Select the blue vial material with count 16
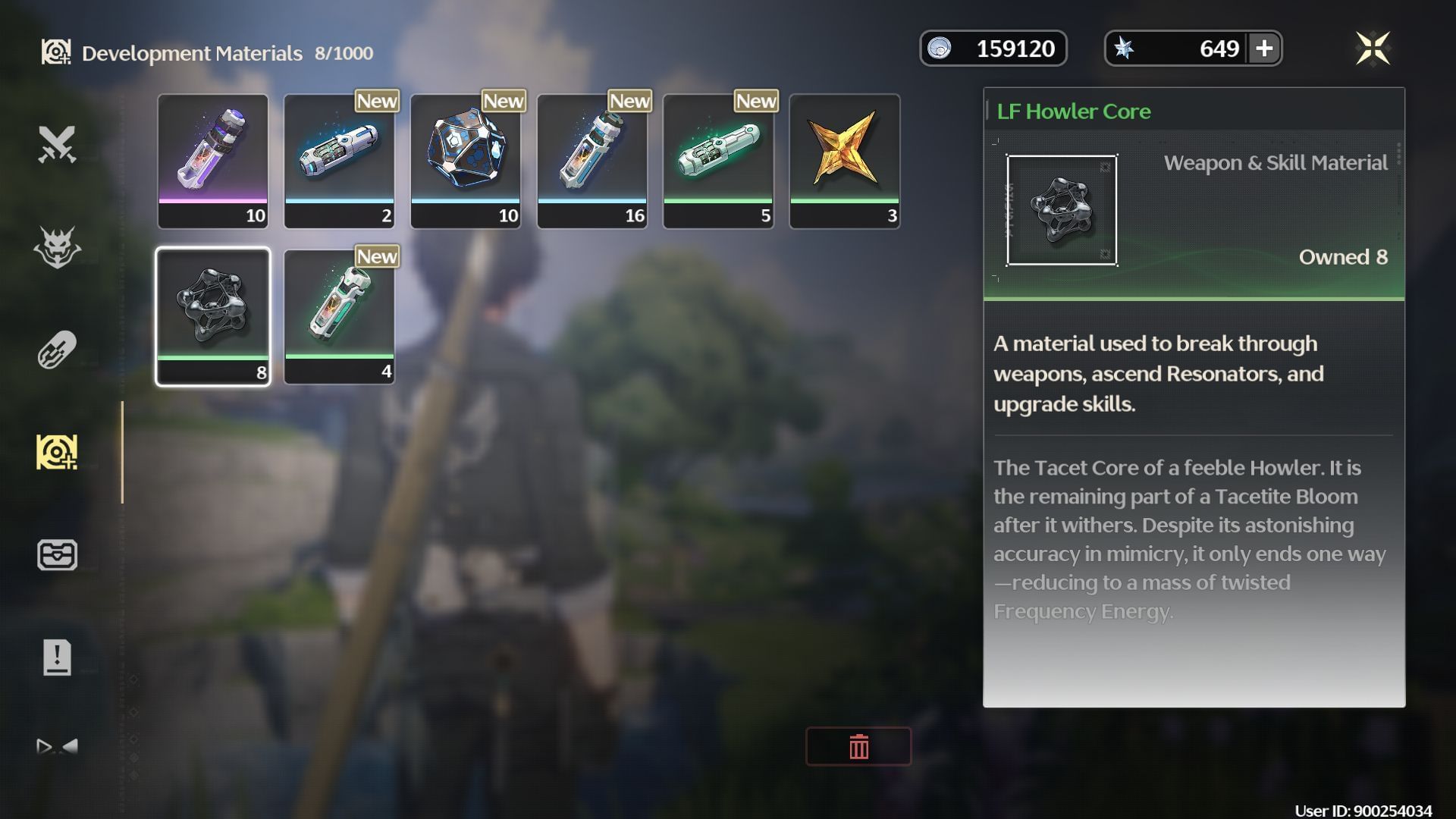The height and width of the screenshot is (819, 1456). click(x=591, y=159)
